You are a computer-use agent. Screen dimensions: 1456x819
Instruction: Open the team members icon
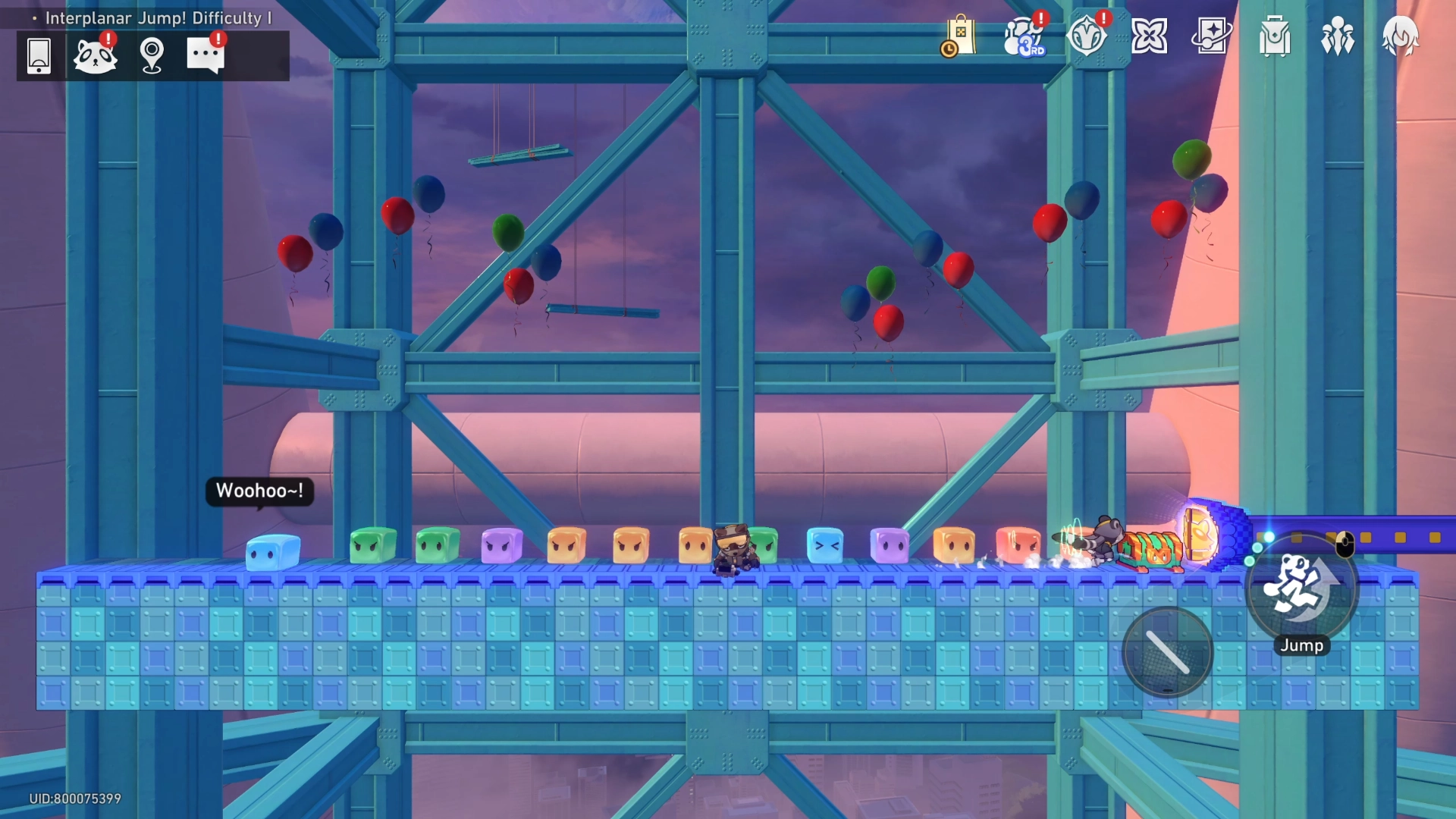coord(1337,36)
